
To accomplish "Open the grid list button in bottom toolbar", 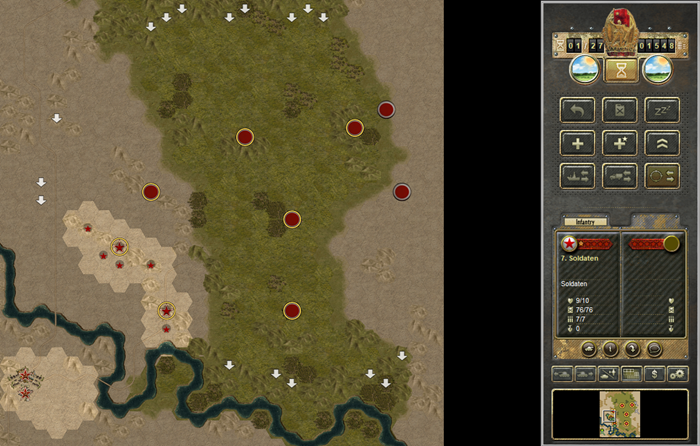I will coord(632,374).
